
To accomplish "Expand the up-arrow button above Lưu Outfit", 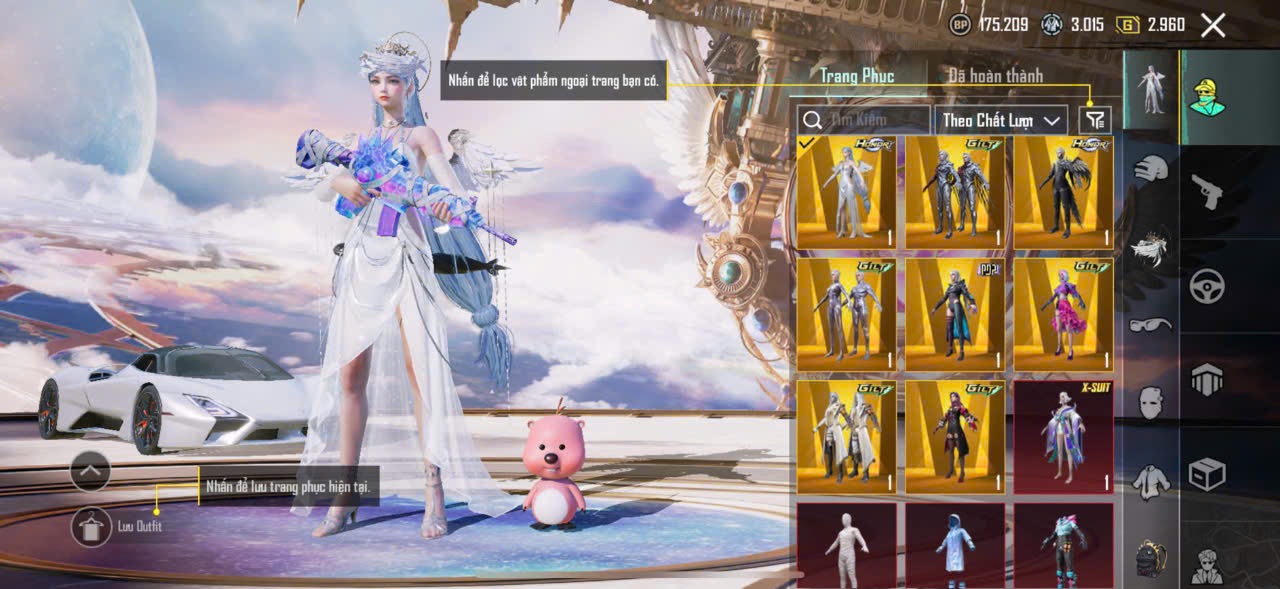I will pyautogui.click(x=90, y=470).
